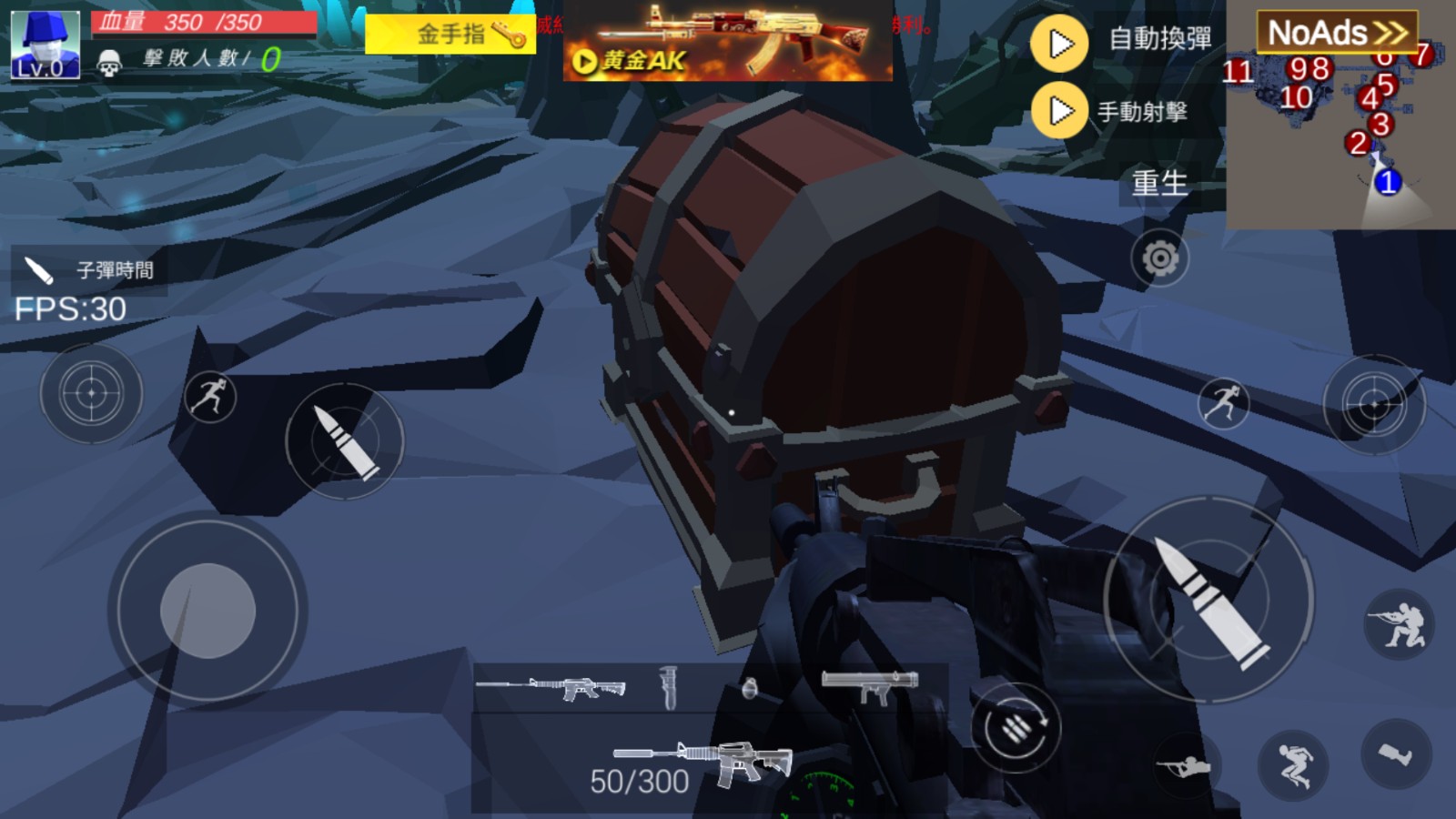
Task: Open the Golden AK video ad banner
Action: (x=727, y=42)
